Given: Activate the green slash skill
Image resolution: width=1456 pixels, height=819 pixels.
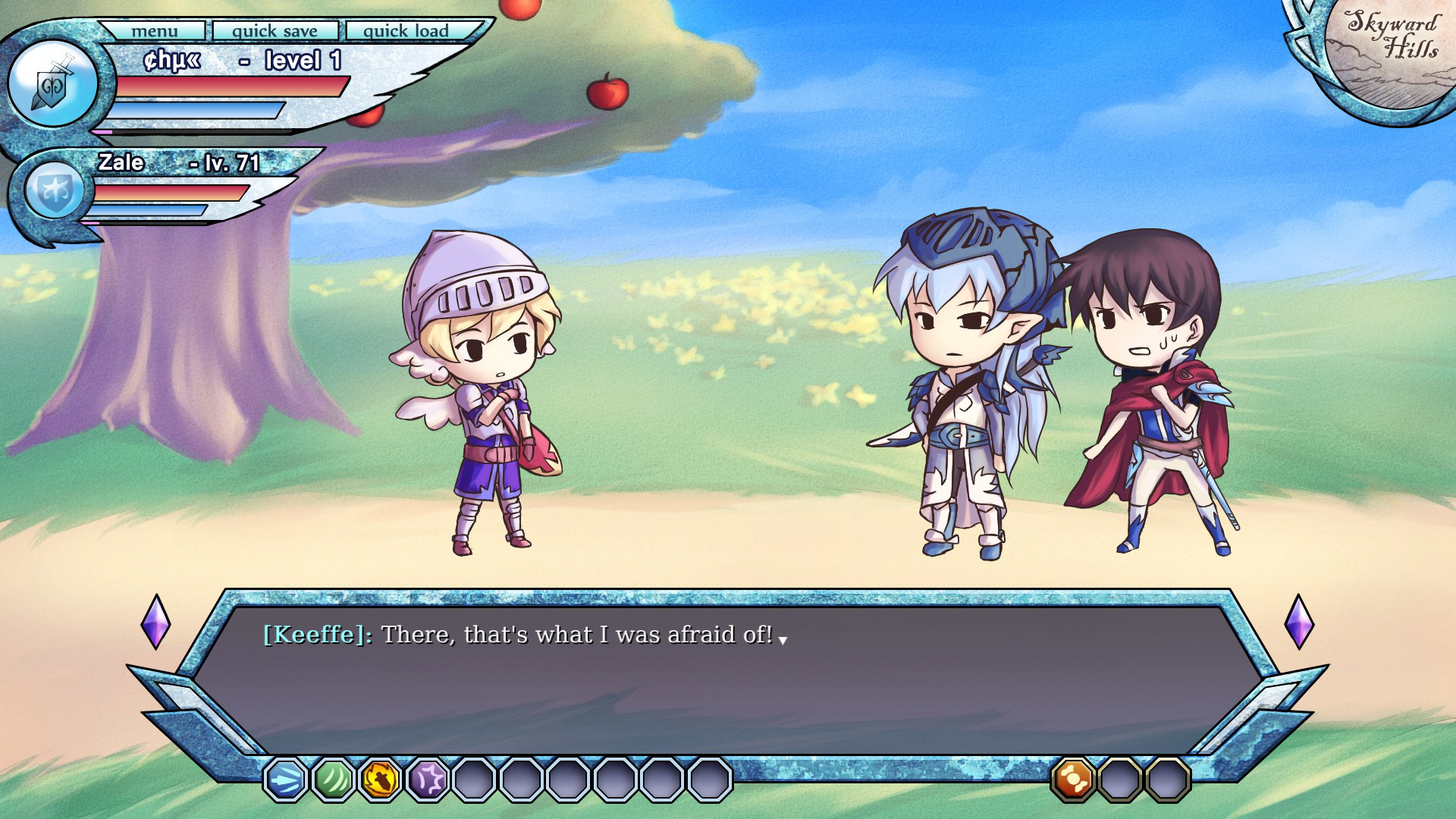Looking at the screenshot, I should click(x=333, y=779).
